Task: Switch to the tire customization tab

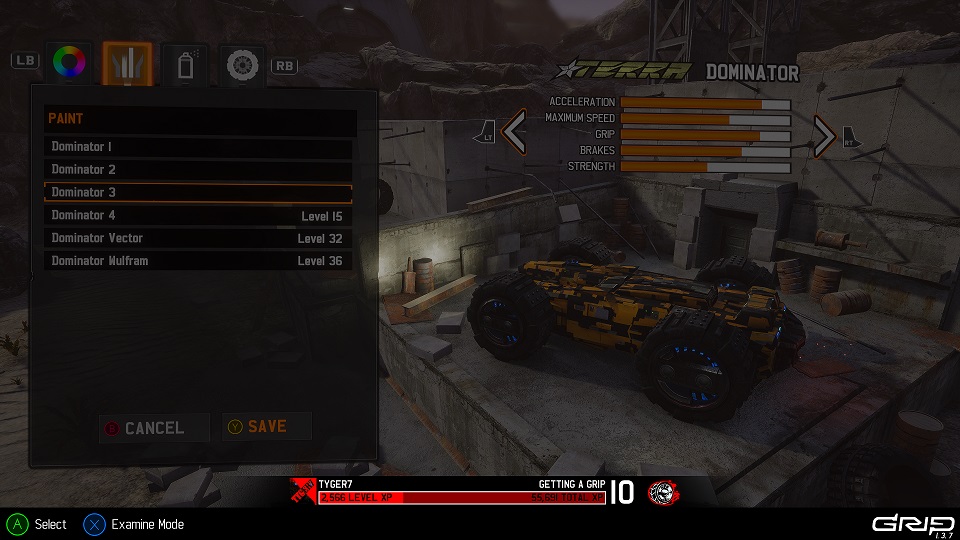Action: pos(241,65)
